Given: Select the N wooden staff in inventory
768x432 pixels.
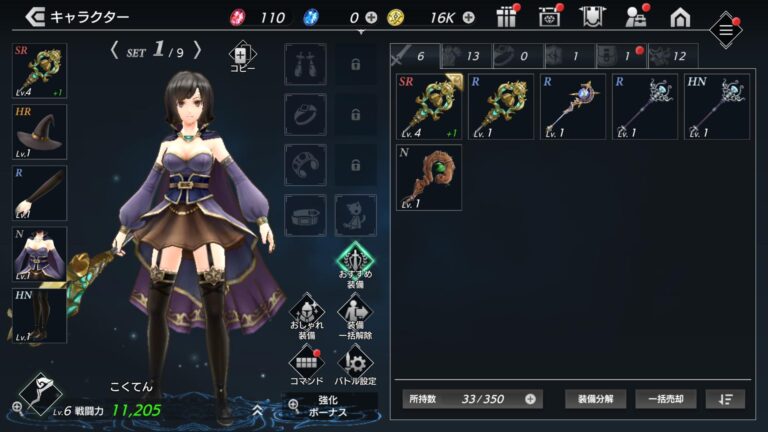Looking at the screenshot, I should [x=429, y=177].
